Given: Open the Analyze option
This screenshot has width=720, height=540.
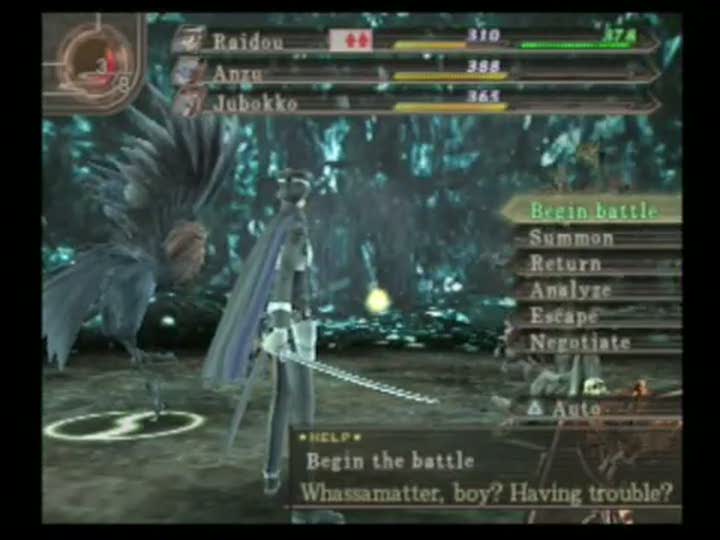Looking at the screenshot, I should click(570, 290).
